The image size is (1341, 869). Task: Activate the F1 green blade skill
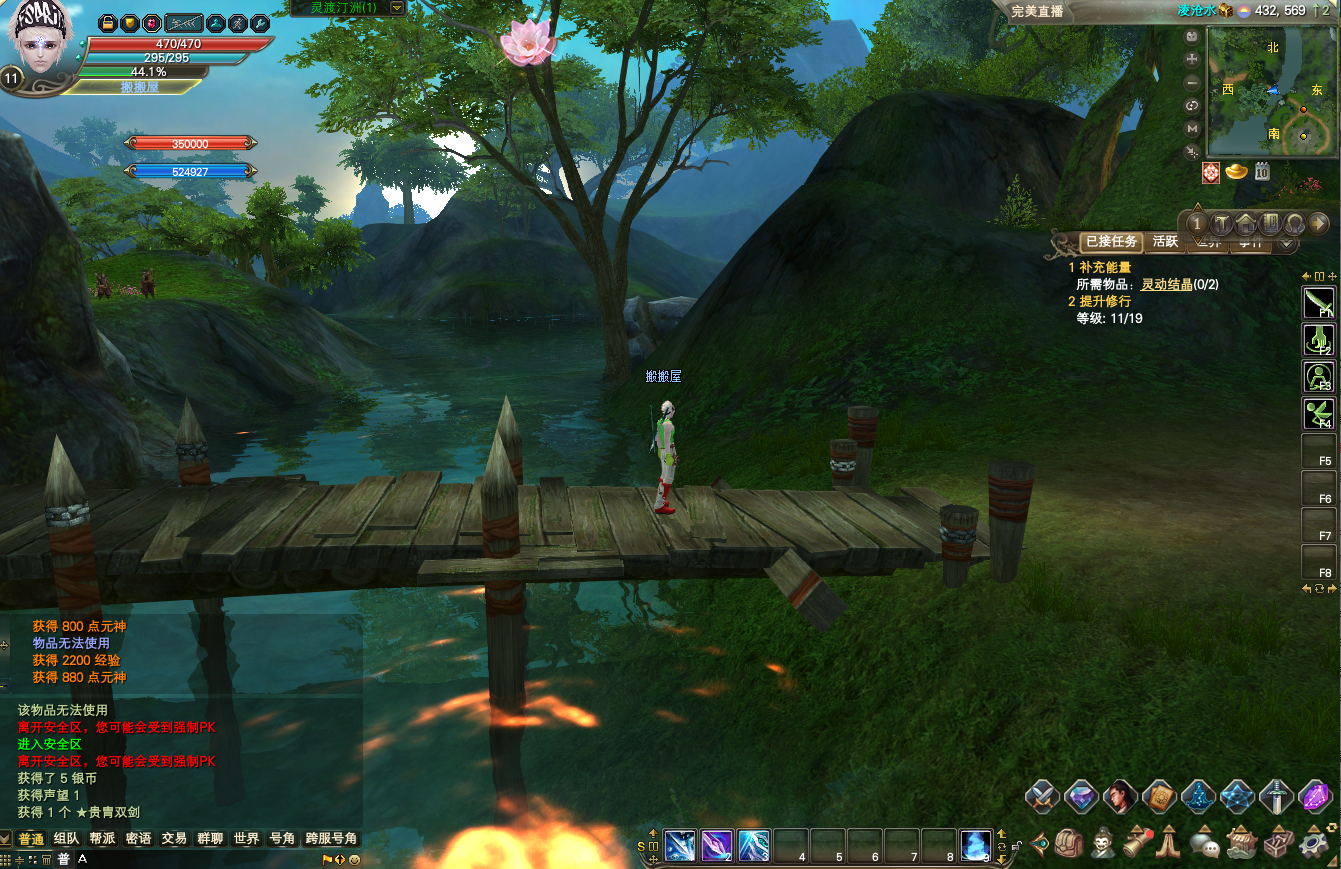pyautogui.click(x=1318, y=302)
